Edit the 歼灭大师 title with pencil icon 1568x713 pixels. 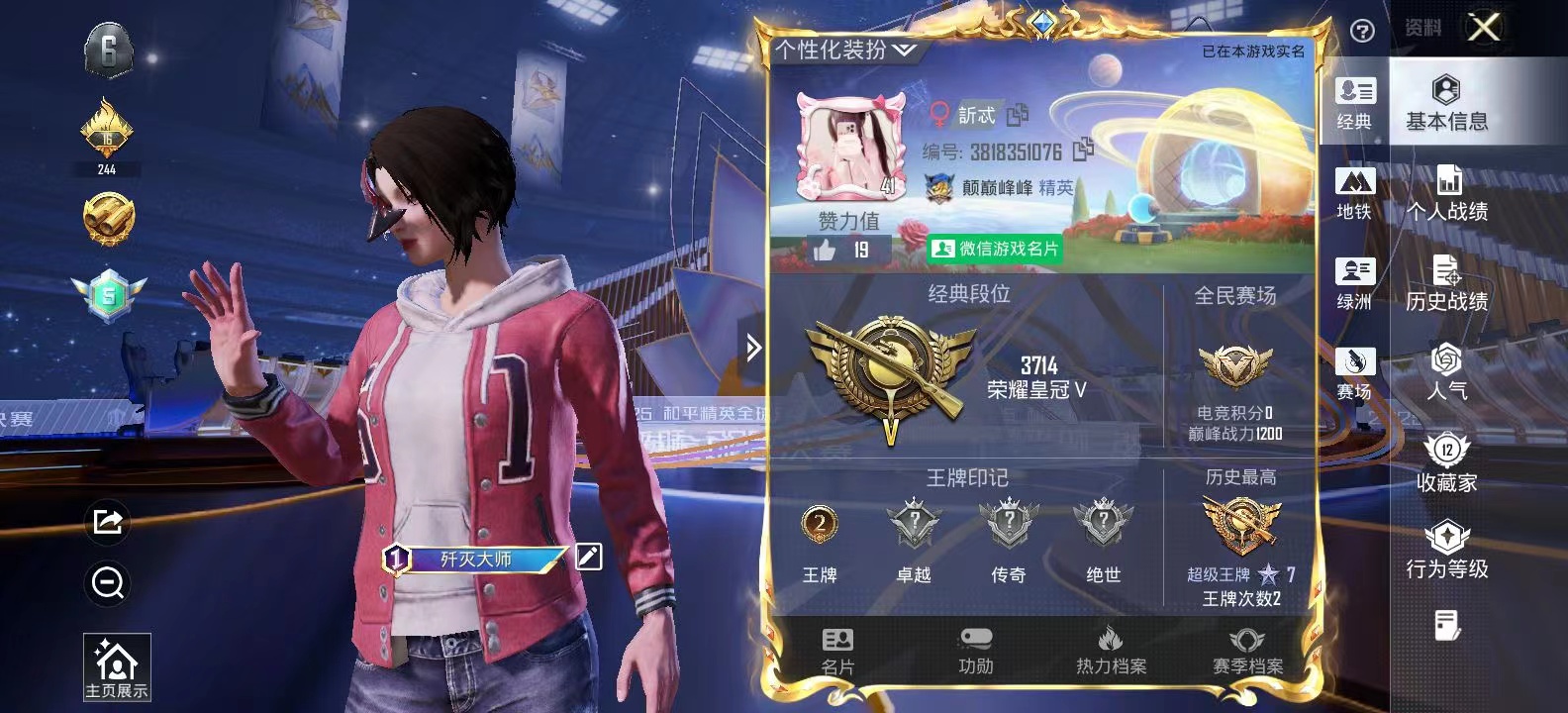589,558
